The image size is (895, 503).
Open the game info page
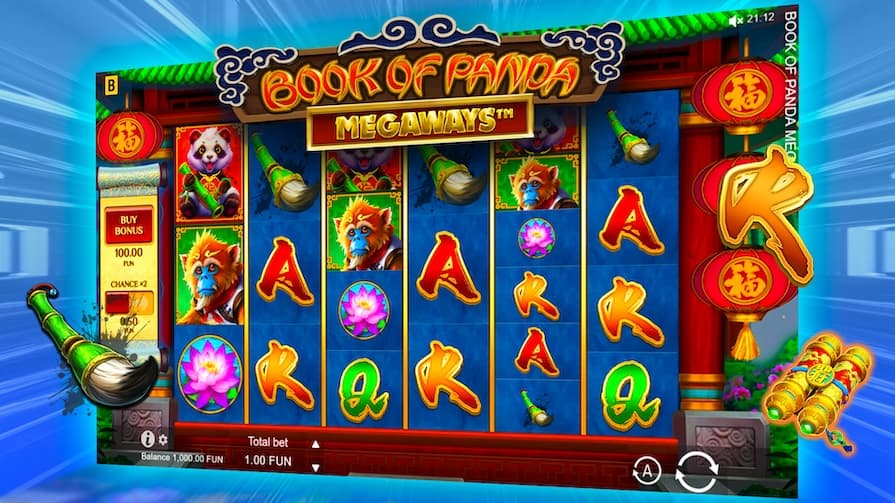coord(148,438)
